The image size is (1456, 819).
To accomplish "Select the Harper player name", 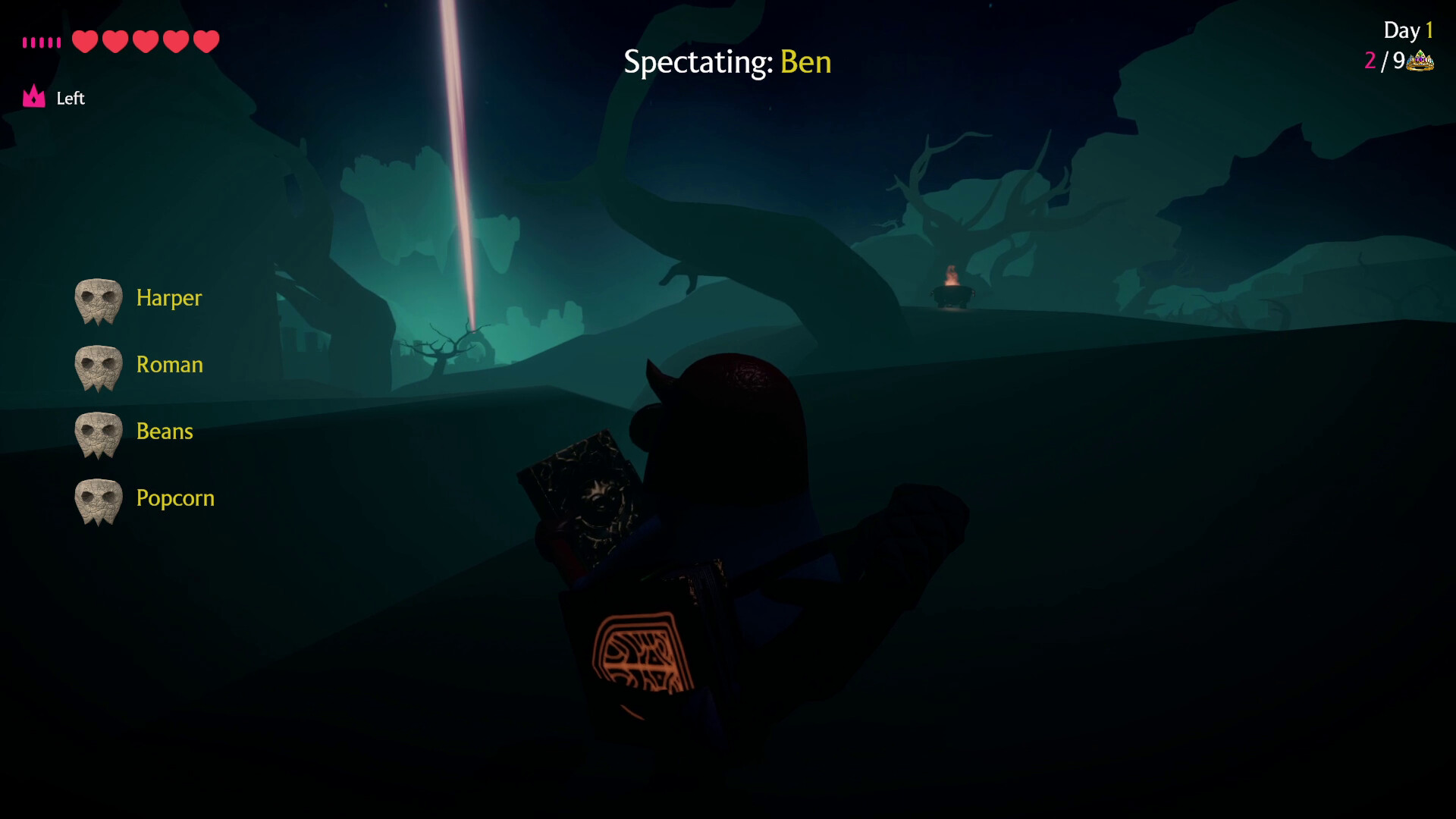I will (168, 299).
